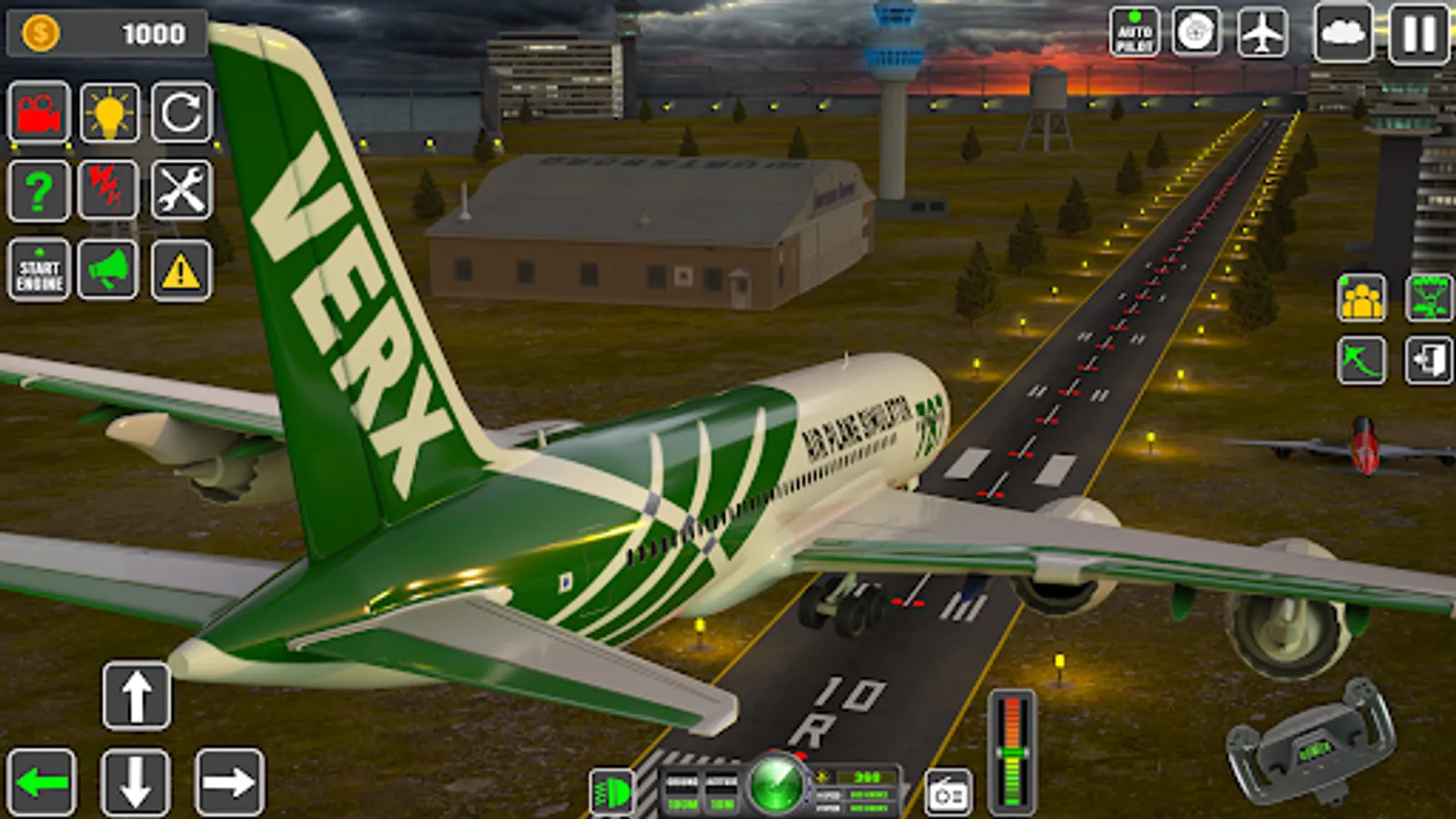
Task: Enable the Auto Pilot button
Action: pos(1135,33)
